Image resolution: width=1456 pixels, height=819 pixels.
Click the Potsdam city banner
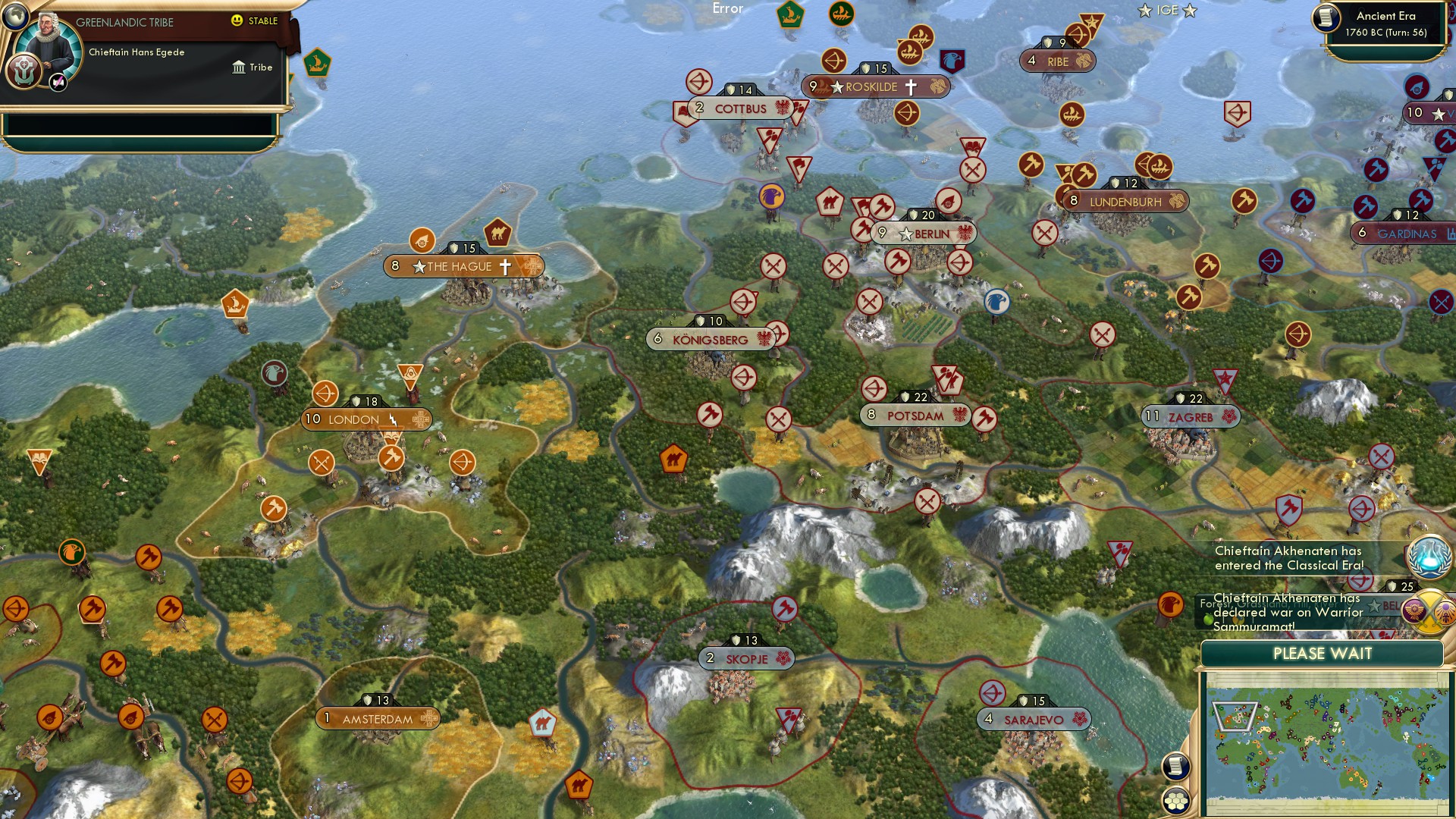pos(915,416)
